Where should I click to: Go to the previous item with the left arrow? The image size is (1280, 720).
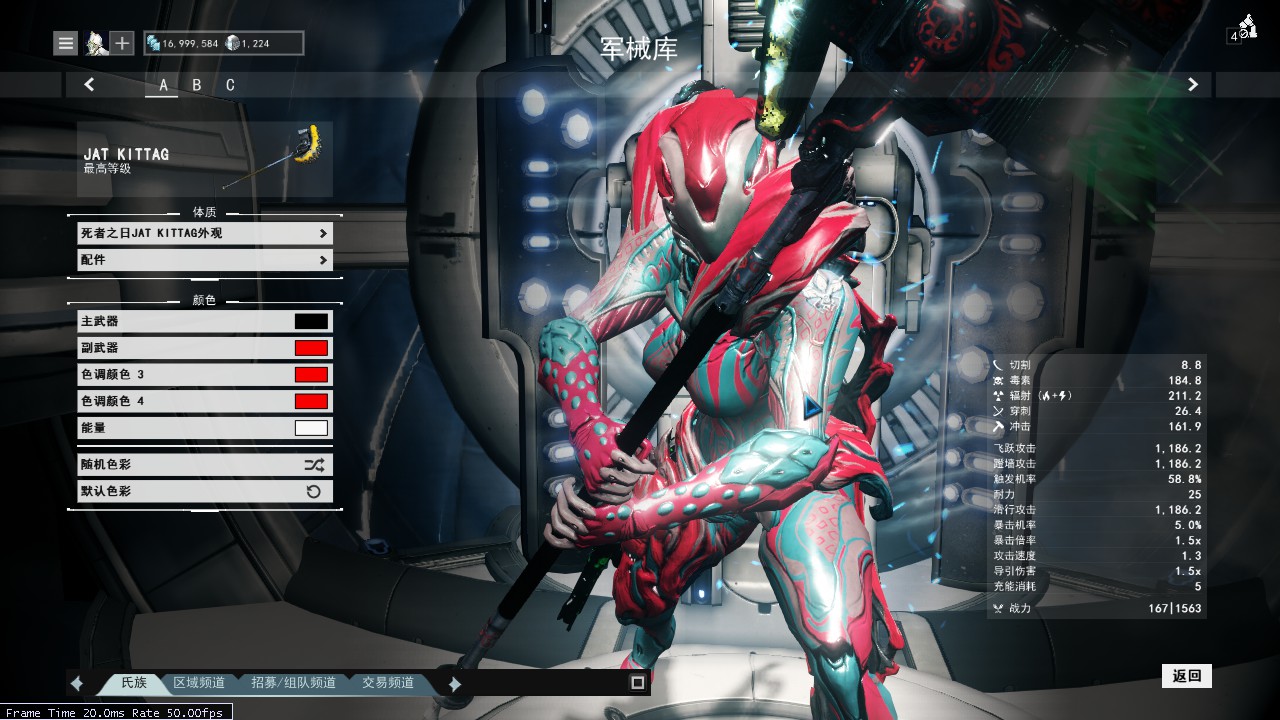click(x=89, y=85)
